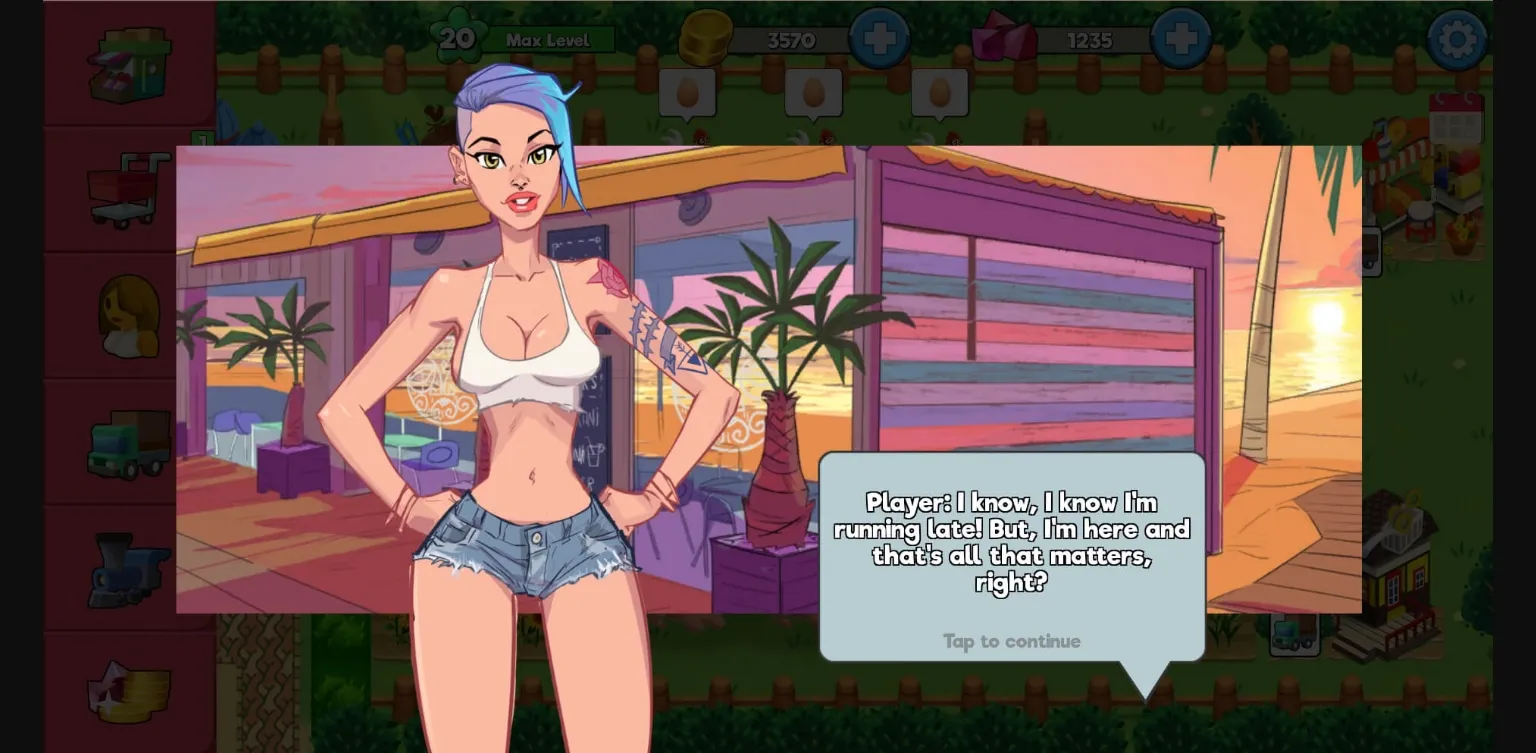Screen dimensions: 1536x753
Task: Purchase gems via the right plus button
Action: (1181, 38)
